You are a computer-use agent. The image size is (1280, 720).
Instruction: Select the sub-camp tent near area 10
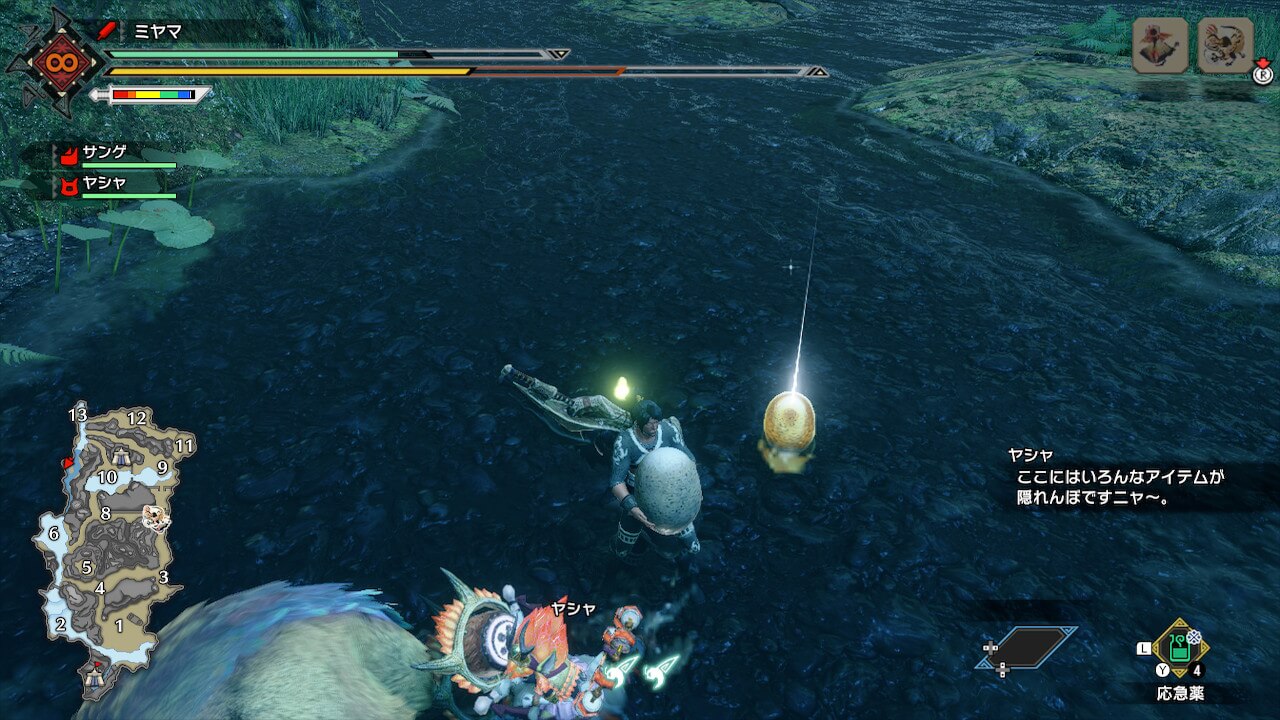[120, 457]
